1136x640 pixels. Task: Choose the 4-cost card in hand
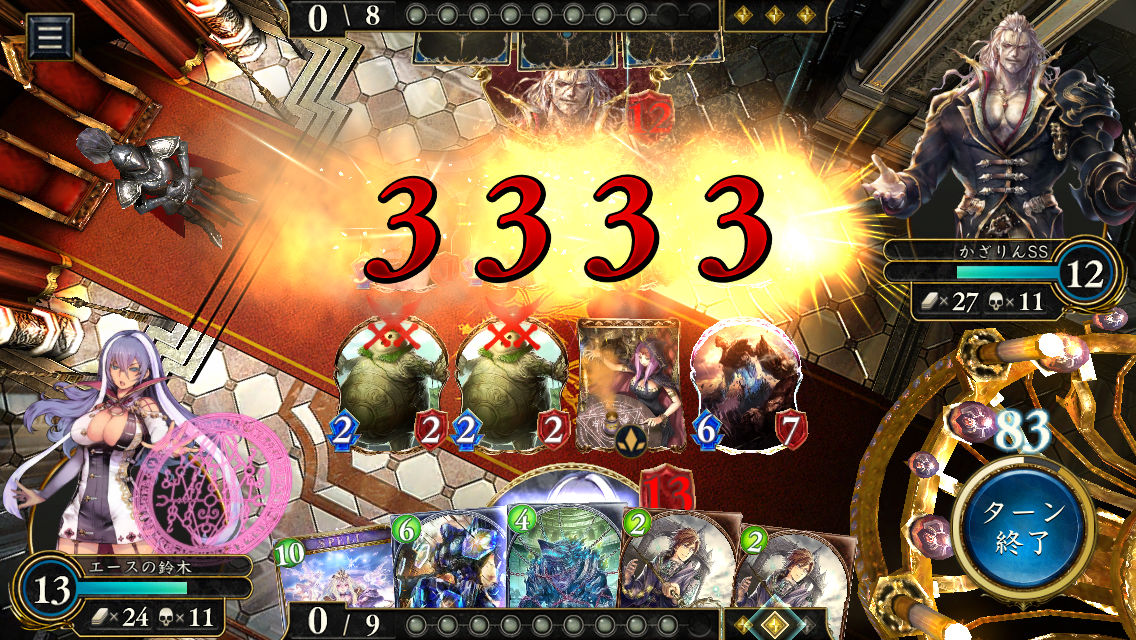point(562,575)
